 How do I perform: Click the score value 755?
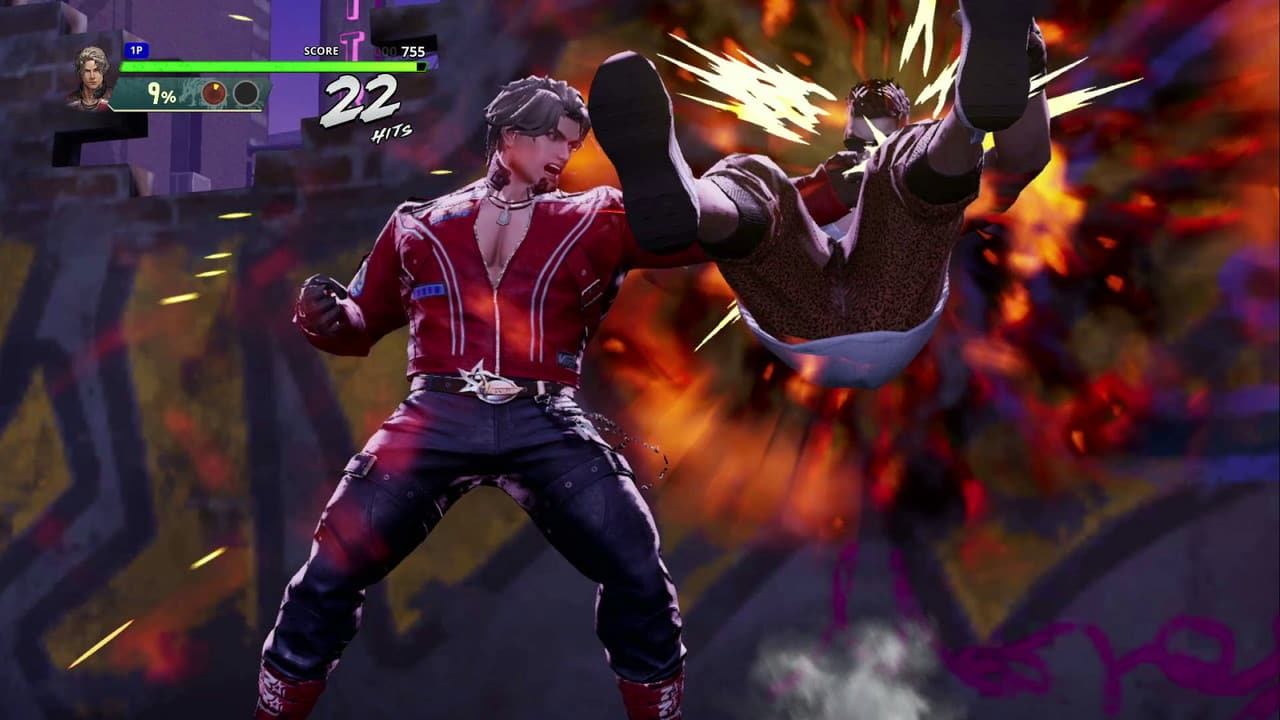[413, 50]
